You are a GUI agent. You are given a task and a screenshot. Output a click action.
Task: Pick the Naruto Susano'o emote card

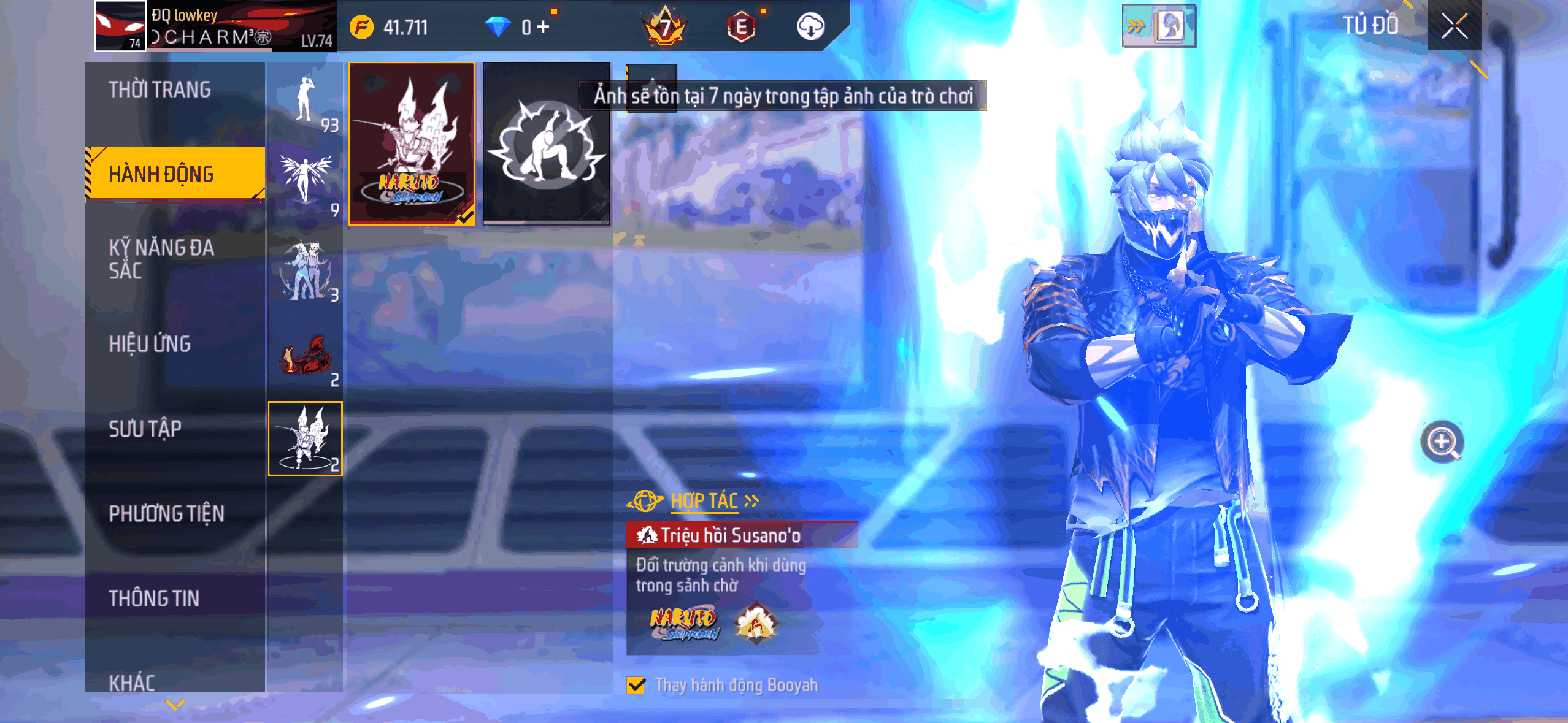[411, 143]
